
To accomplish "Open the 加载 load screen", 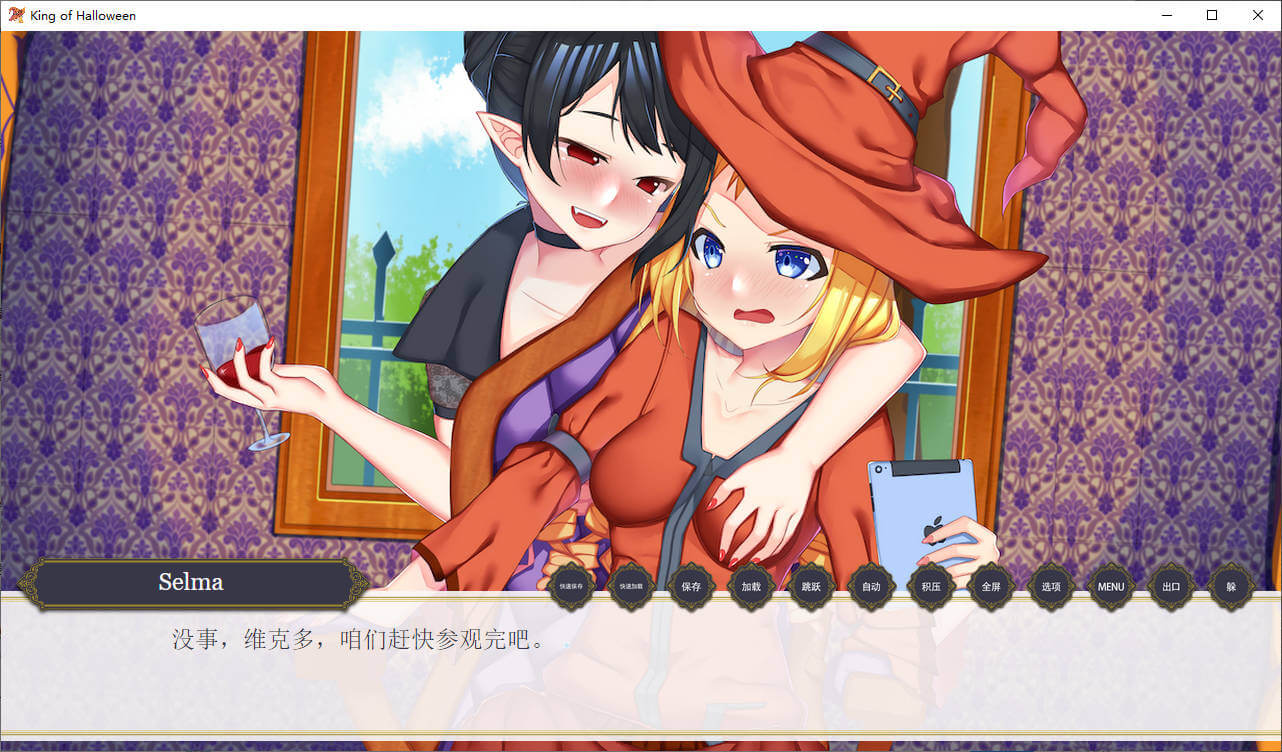I will pyautogui.click(x=751, y=587).
